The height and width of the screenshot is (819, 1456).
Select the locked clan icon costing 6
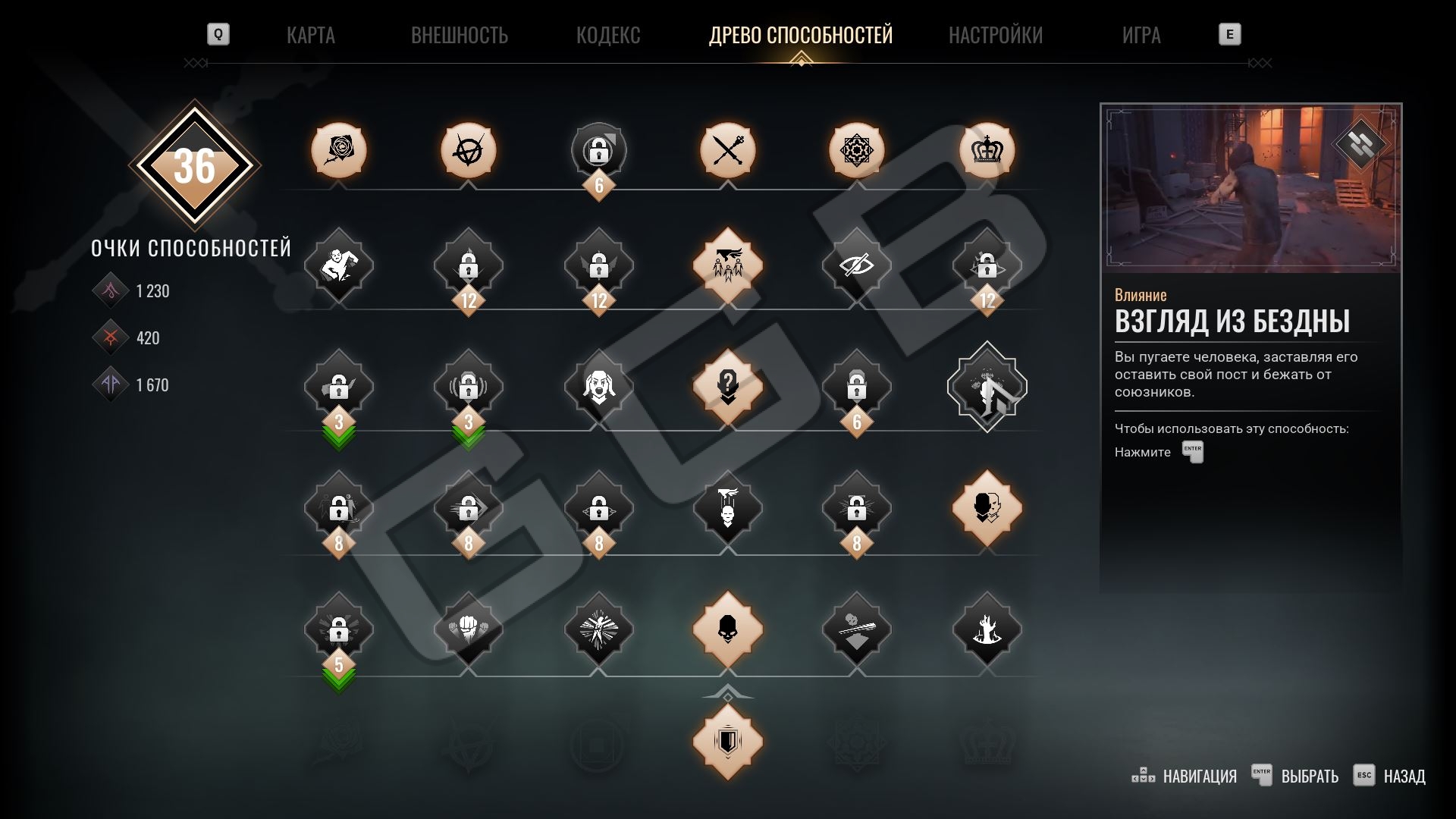coord(598,150)
